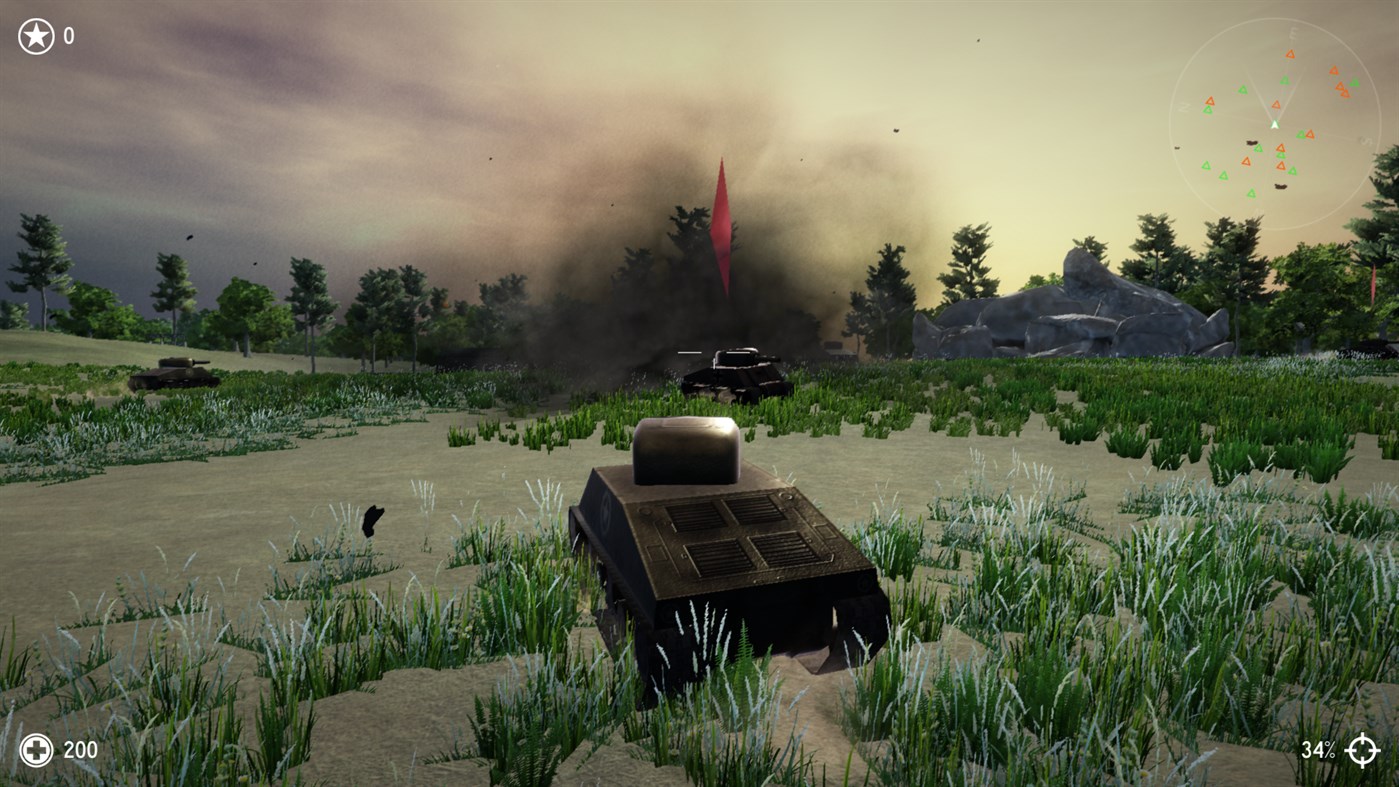Click the crosshair targeting icon
Viewport: 1399px width, 787px height.
pyautogui.click(x=1365, y=749)
